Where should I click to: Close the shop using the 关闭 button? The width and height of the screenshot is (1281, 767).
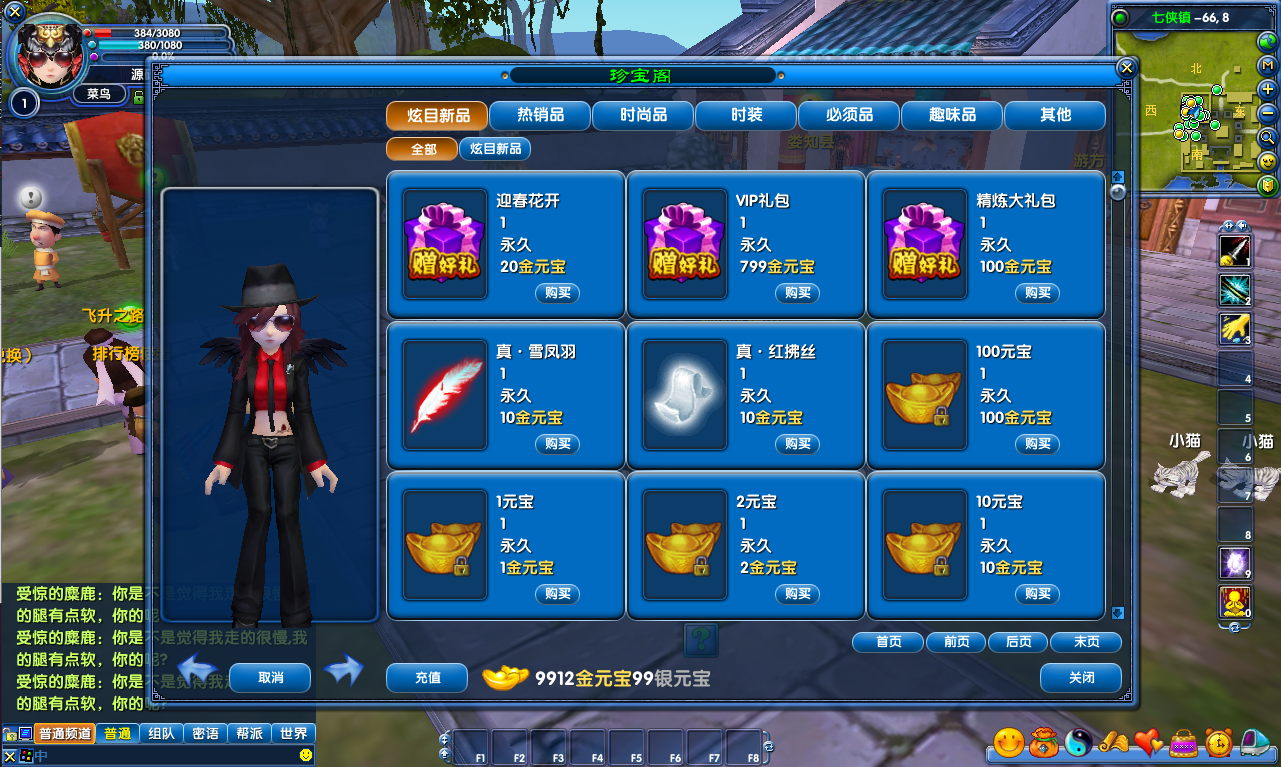click(x=1081, y=677)
